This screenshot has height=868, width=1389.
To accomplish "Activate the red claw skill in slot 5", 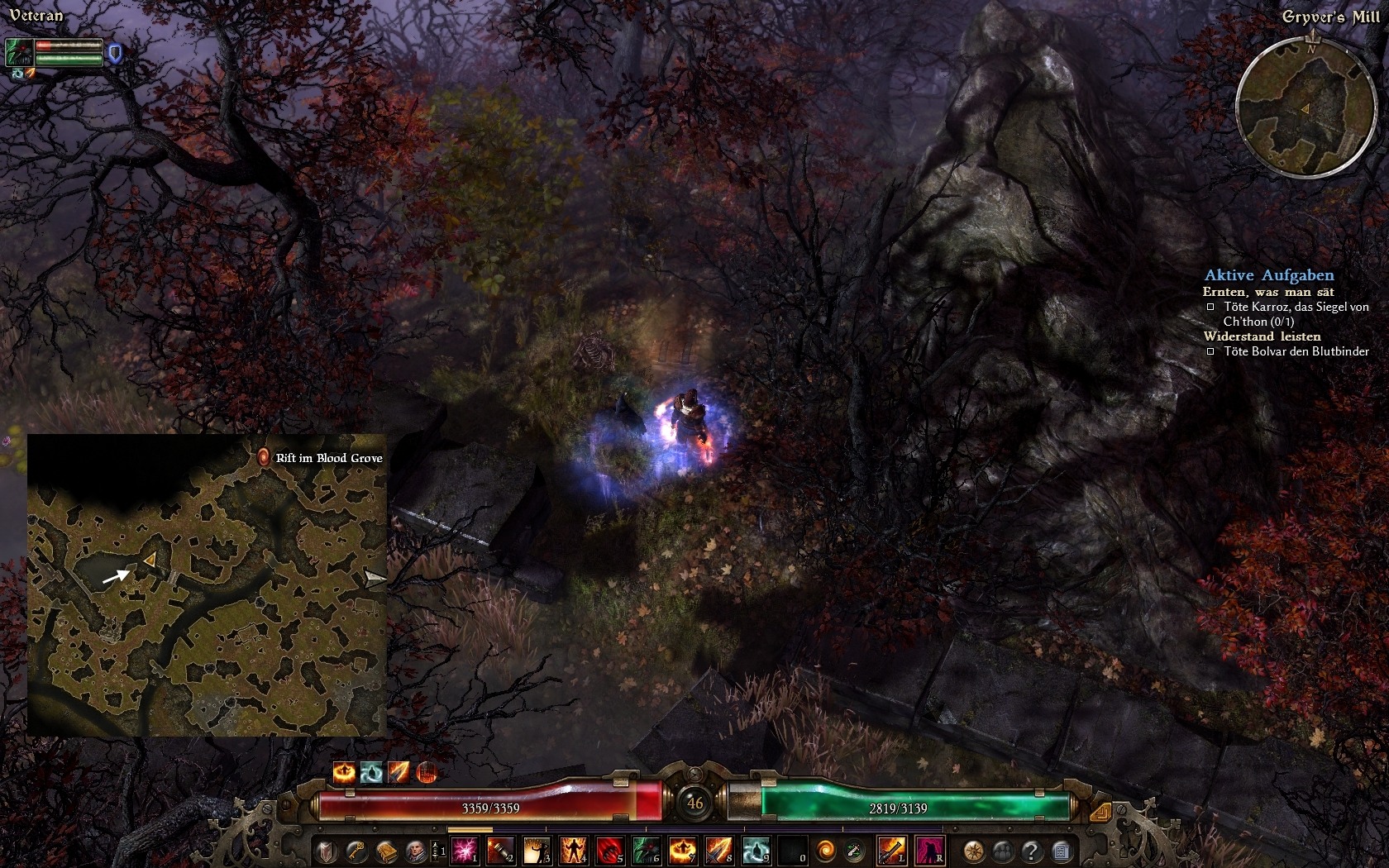I will click(x=610, y=850).
